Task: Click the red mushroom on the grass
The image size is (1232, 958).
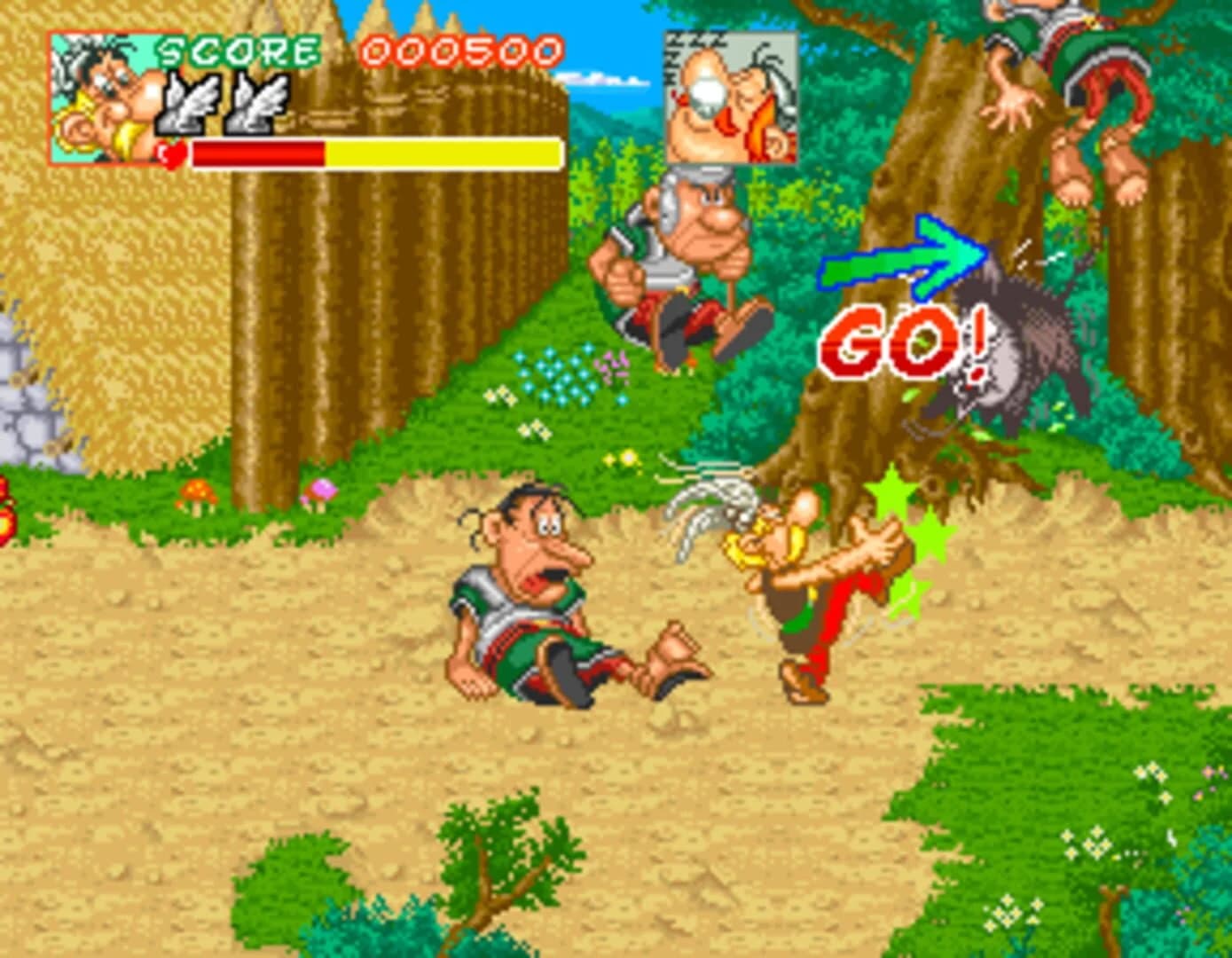Action: (200, 493)
